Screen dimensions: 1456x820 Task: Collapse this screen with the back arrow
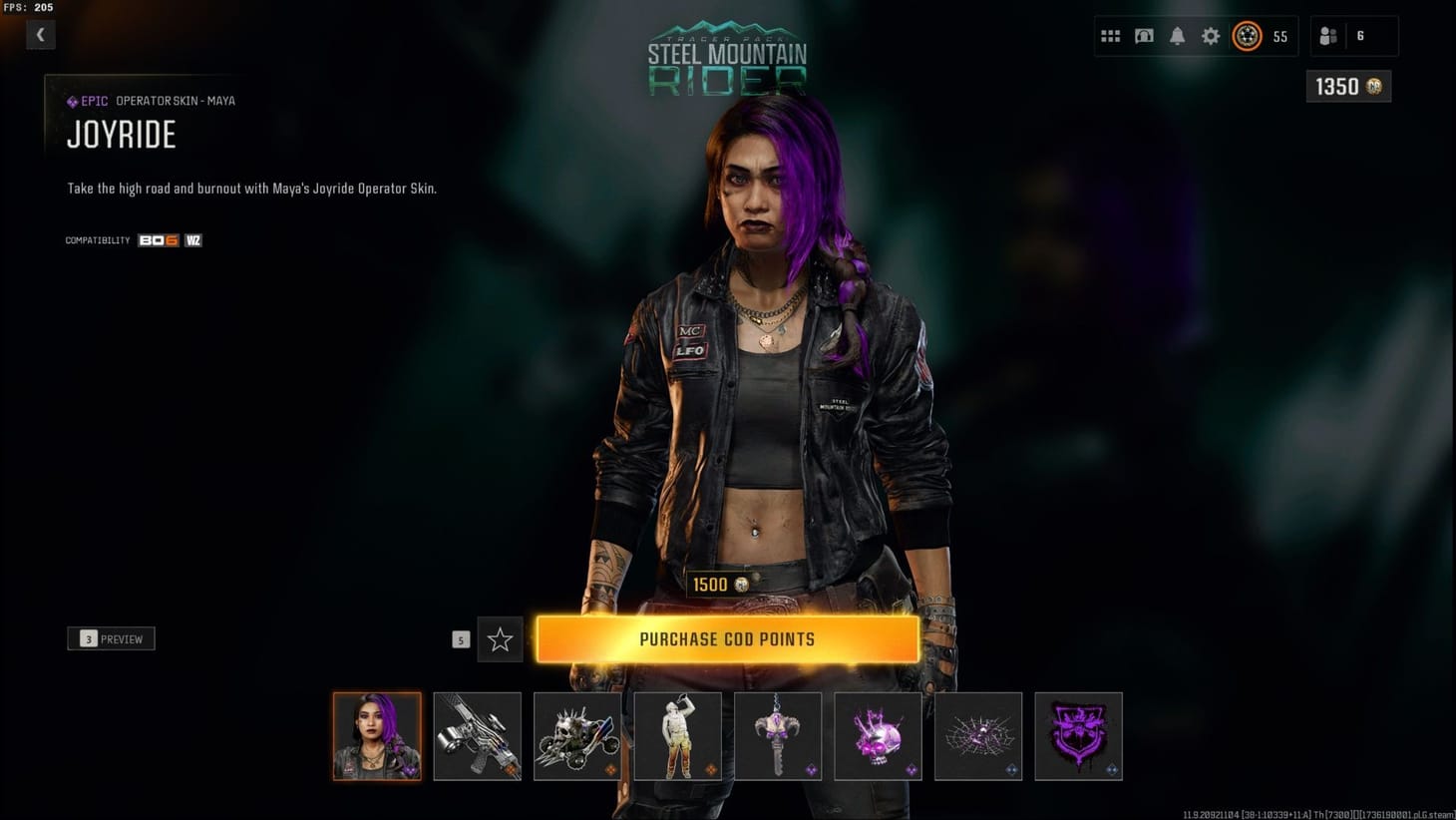click(40, 34)
